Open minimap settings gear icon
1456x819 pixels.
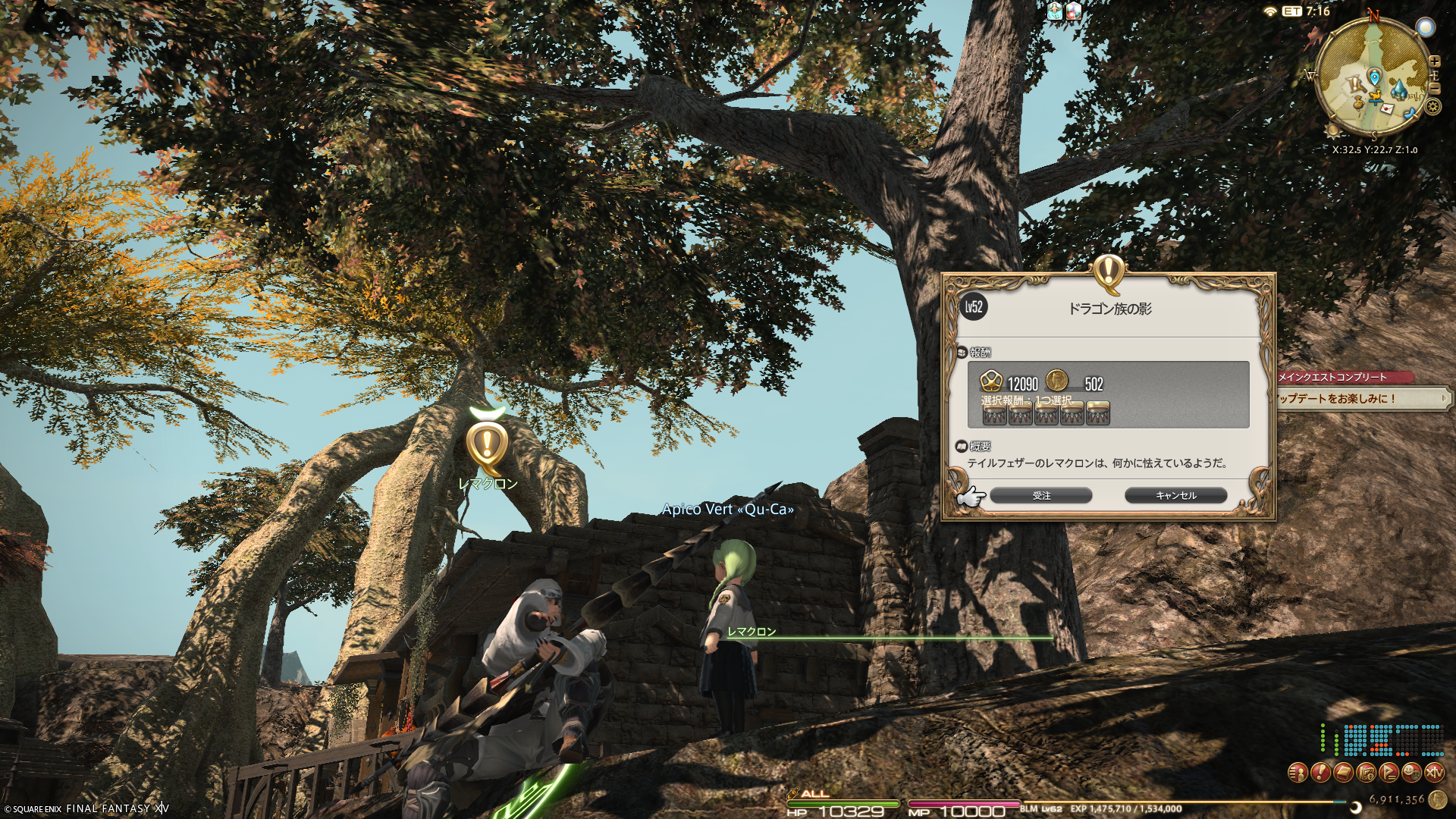(1432, 105)
